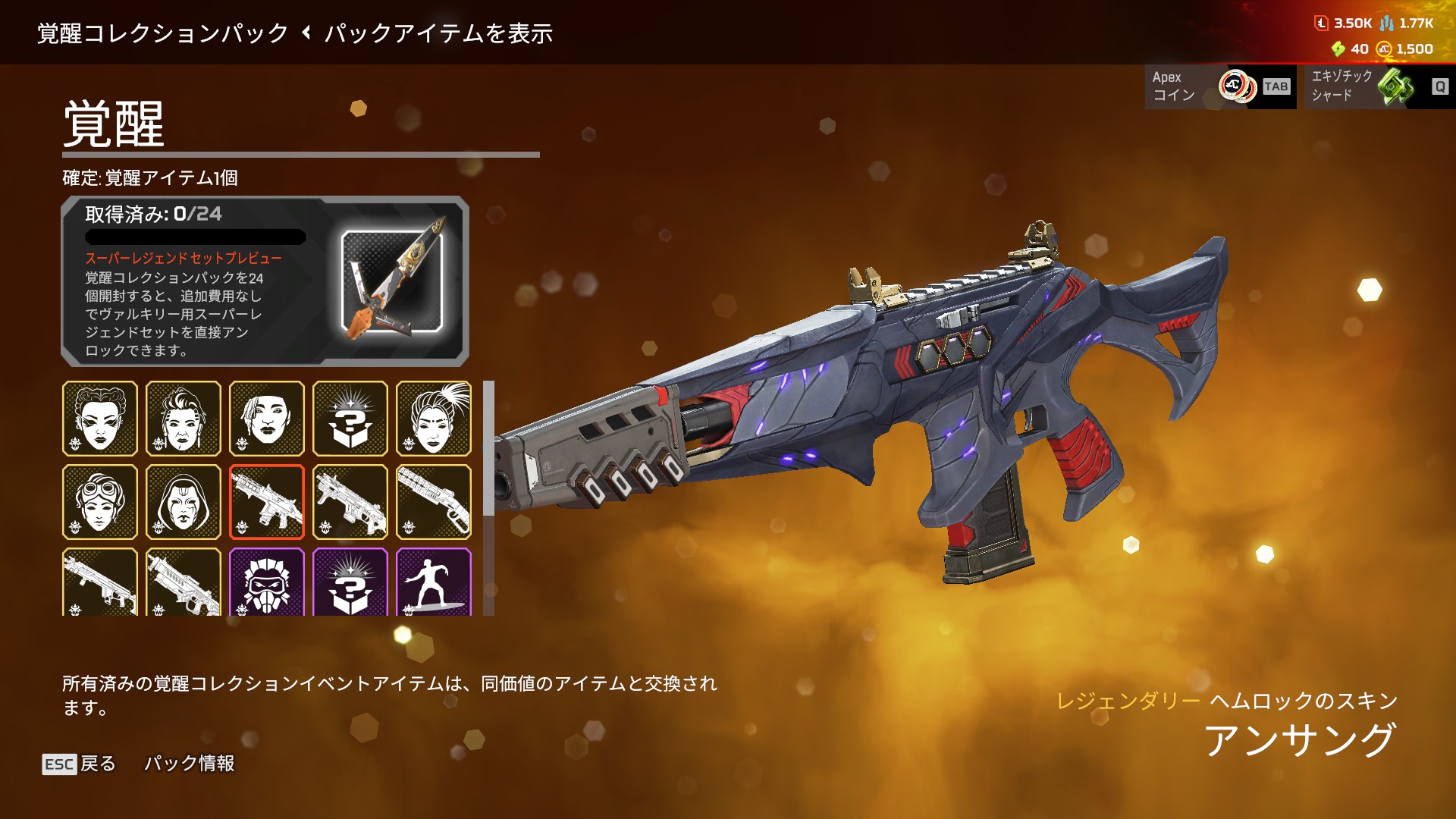Return to 覚醒コレクションパック via breadcrumb
This screenshot has width=1456, height=819.
(x=163, y=33)
